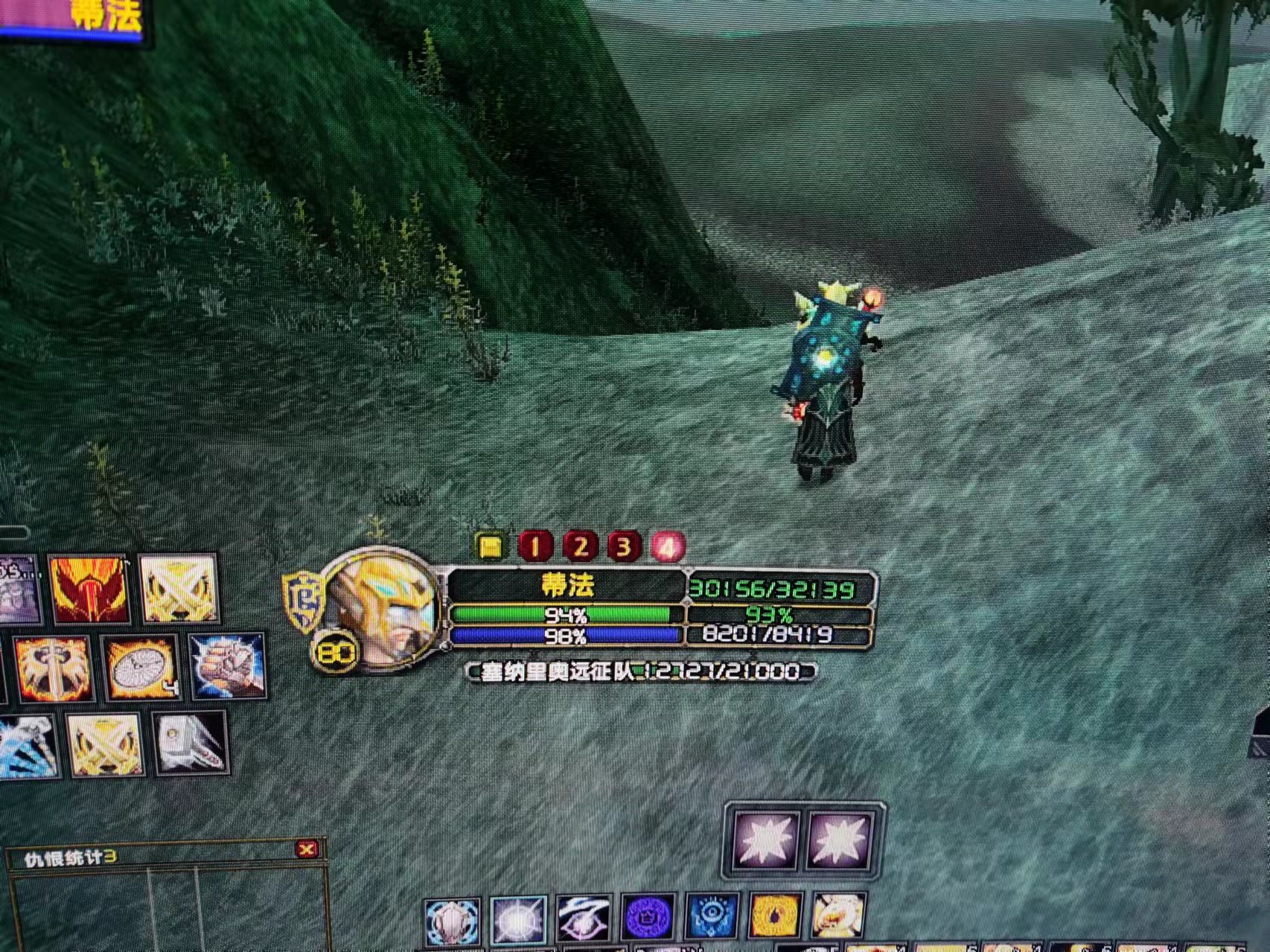
Task: Select the shield in blue ring icon
Action: click(451, 921)
